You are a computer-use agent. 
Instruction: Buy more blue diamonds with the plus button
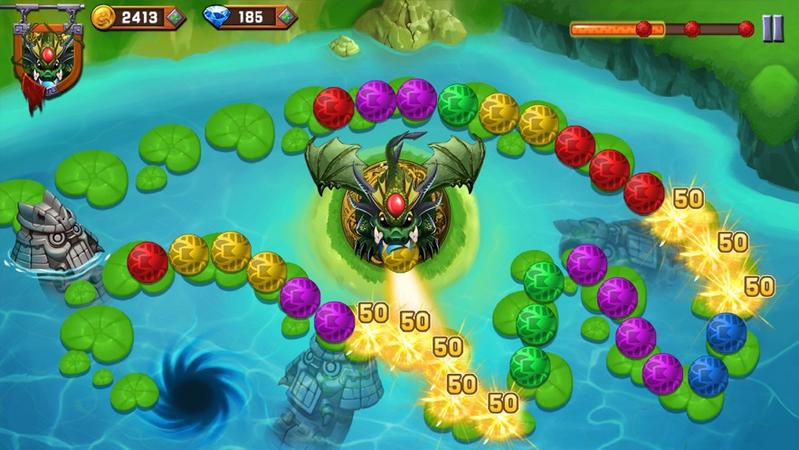[286, 17]
